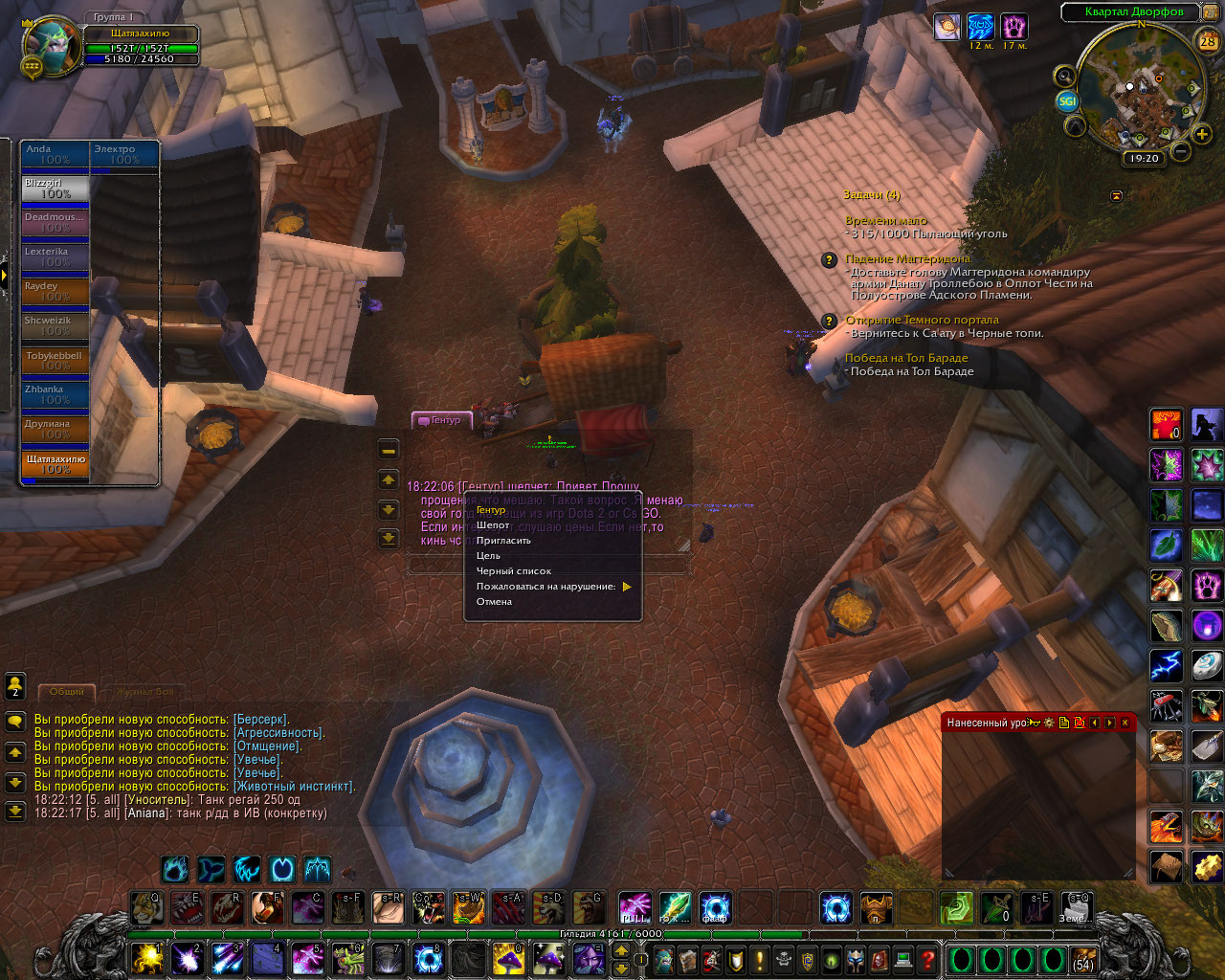1225x980 pixels.
Task: Target raid member Друлиана
Action: point(56,430)
